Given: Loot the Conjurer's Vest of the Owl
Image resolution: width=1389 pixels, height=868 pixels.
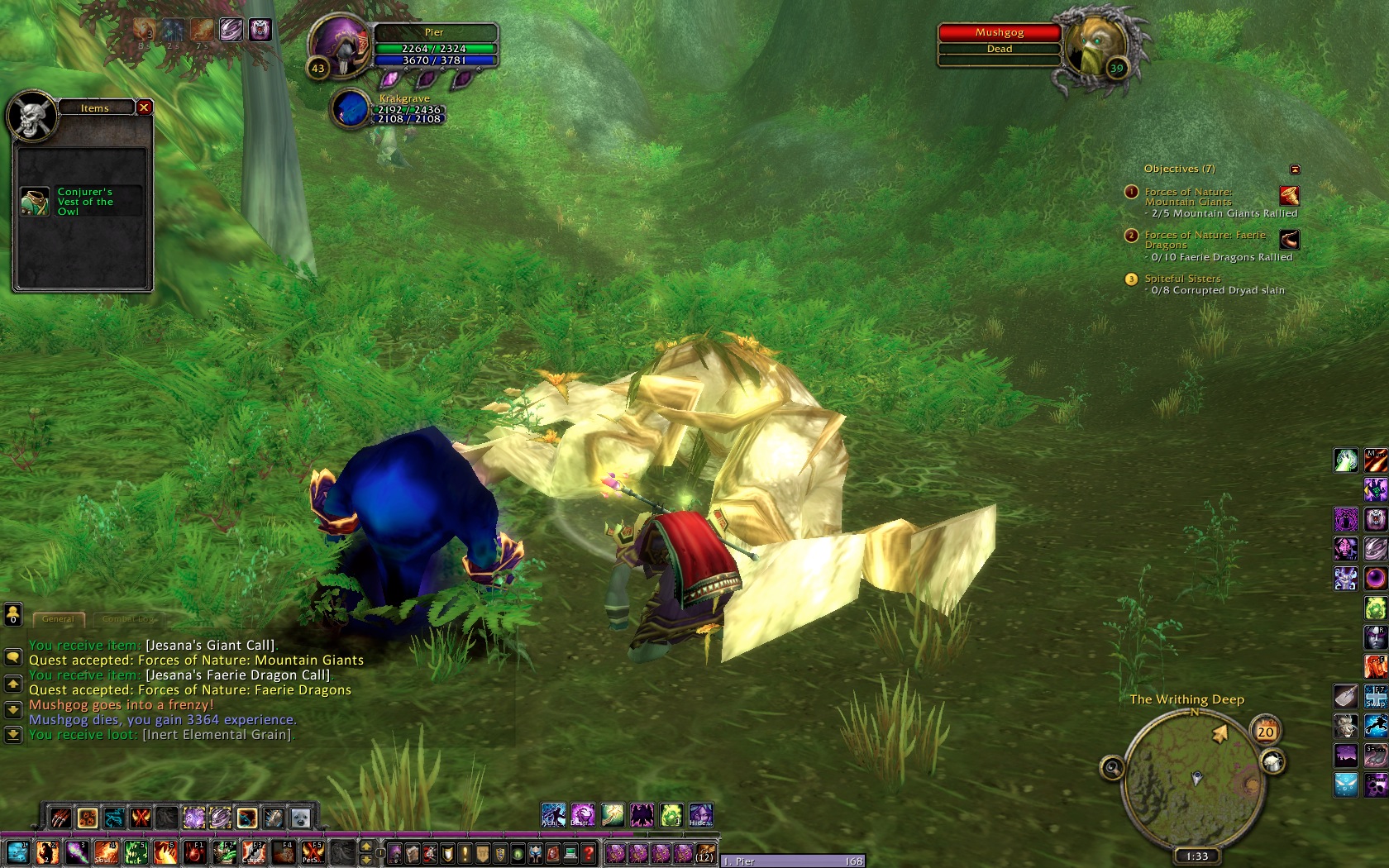Looking at the screenshot, I should 35,202.
